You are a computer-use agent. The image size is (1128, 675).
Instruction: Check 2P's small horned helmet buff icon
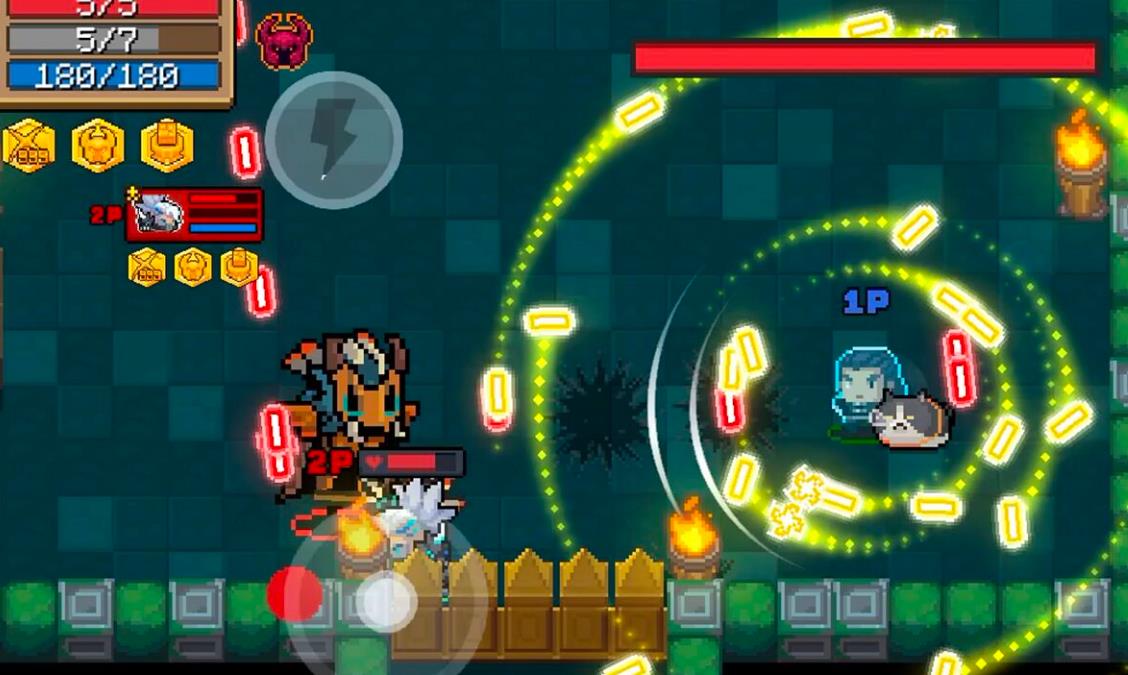(192, 267)
